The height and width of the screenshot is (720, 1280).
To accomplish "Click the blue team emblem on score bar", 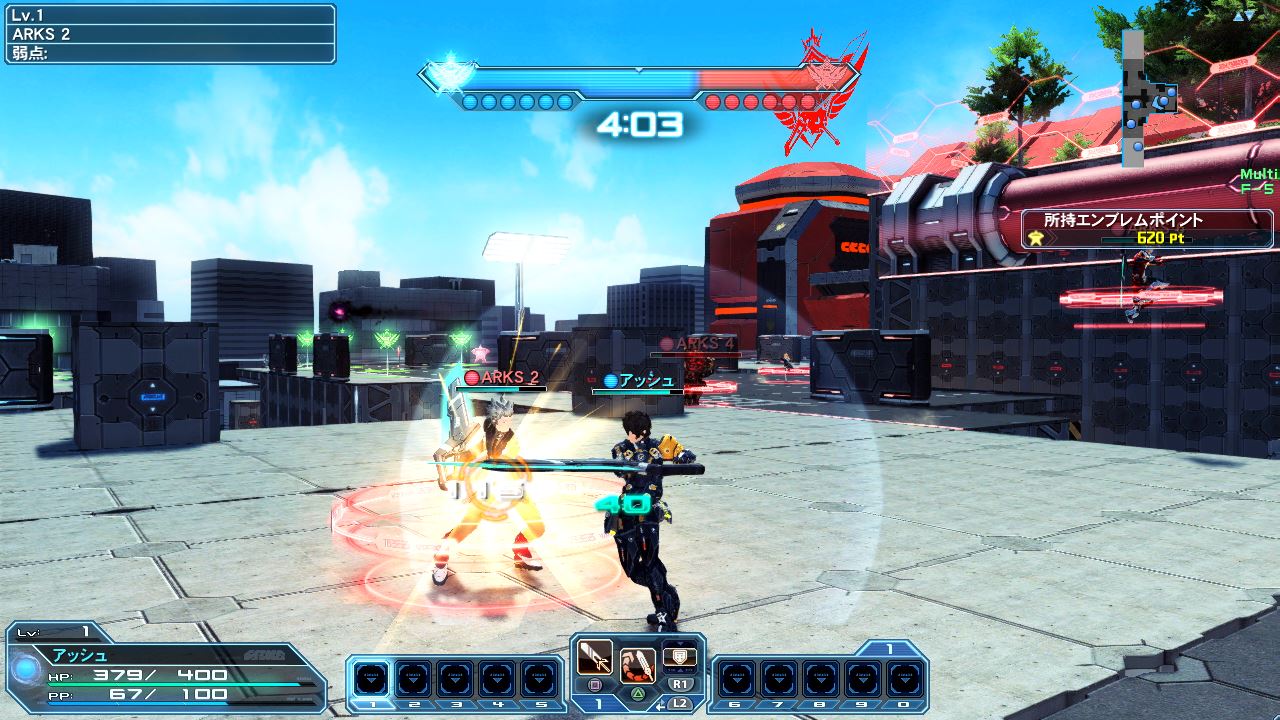I will coord(445,76).
